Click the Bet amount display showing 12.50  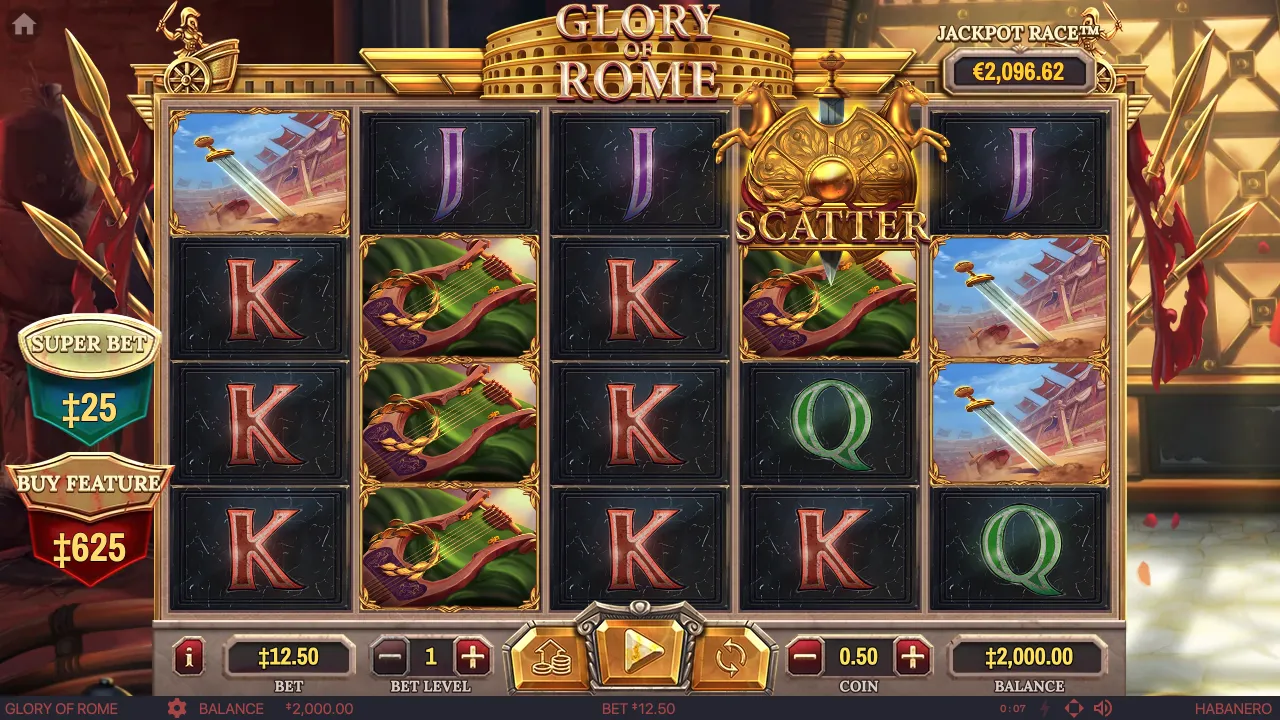click(289, 657)
